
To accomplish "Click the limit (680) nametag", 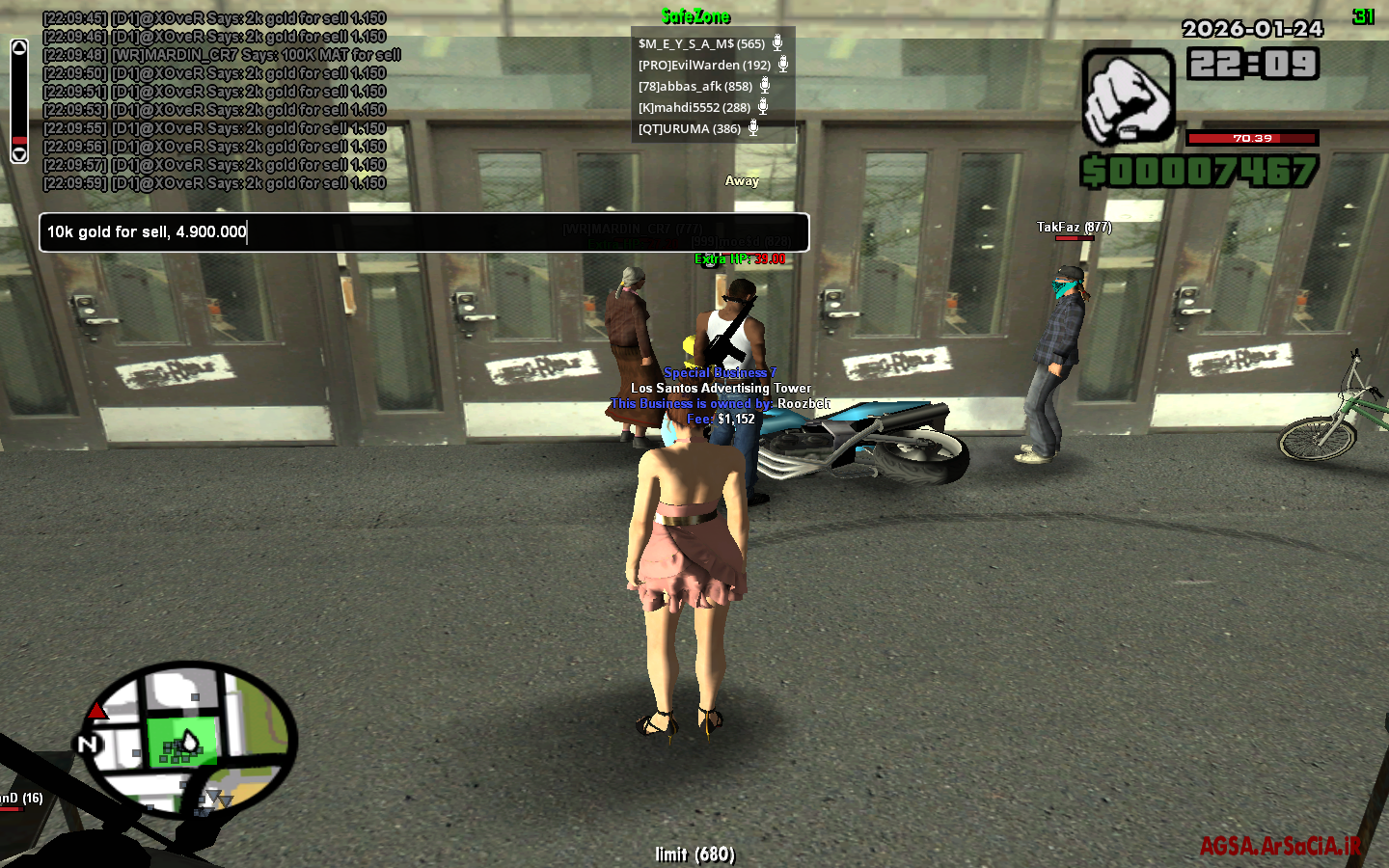I will click(694, 854).
